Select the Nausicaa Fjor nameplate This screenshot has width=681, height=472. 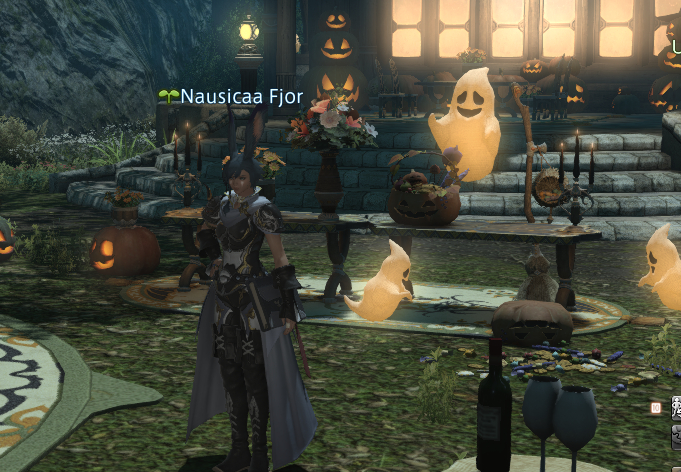pos(232,97)
